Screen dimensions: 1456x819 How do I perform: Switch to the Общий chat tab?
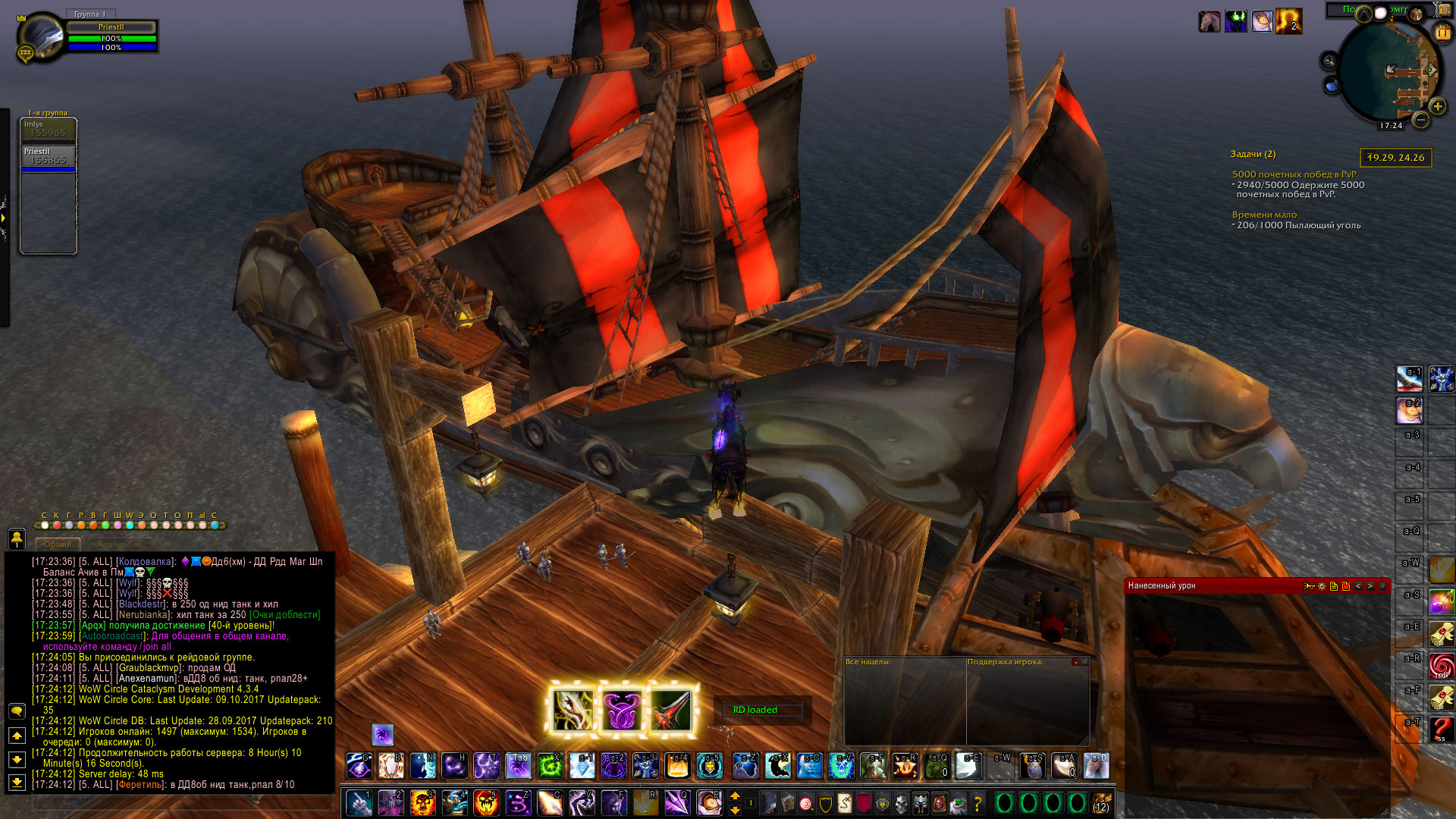coord(58,544)
